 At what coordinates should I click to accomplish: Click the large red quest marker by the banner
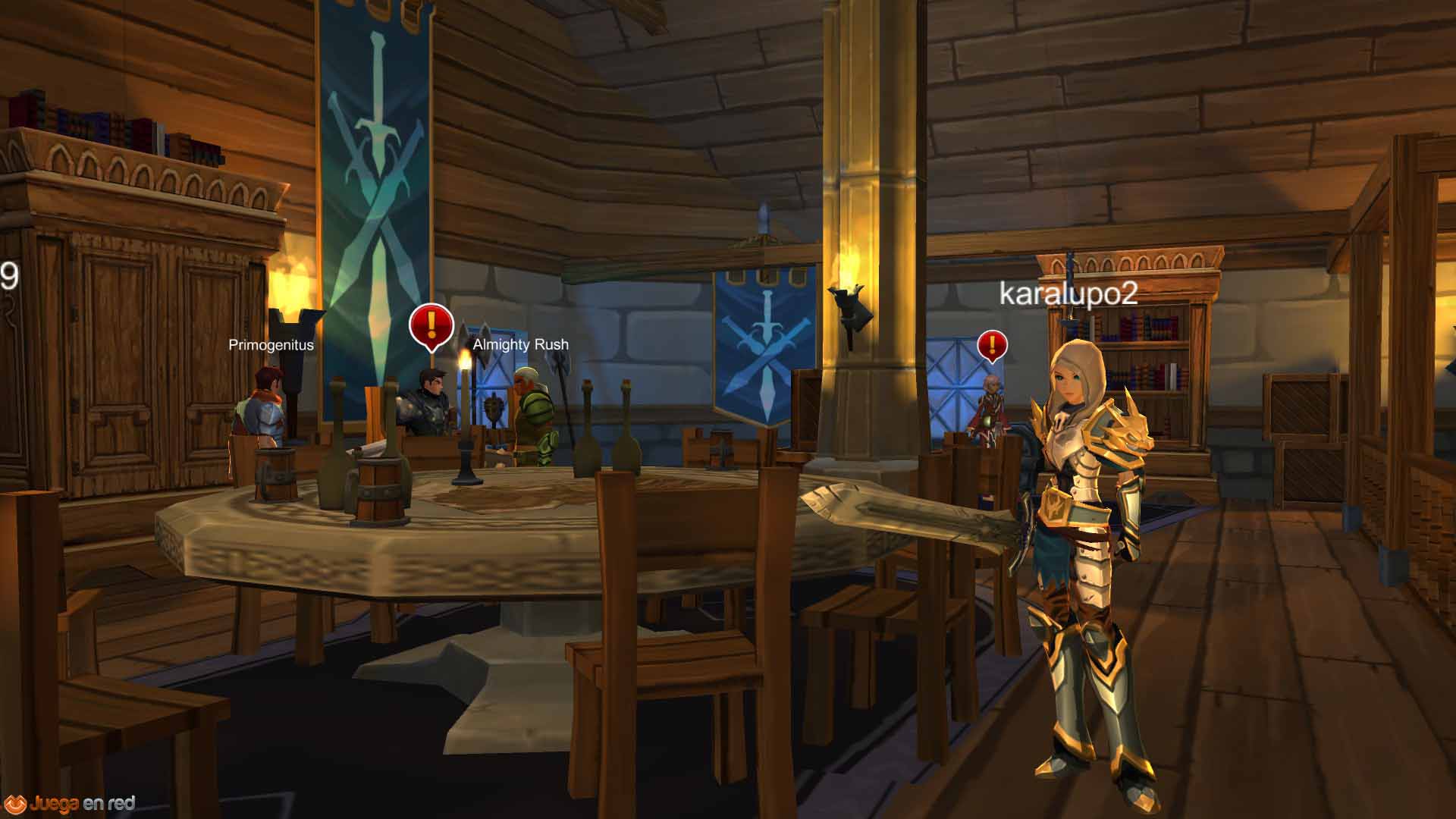tap(431, 325)
